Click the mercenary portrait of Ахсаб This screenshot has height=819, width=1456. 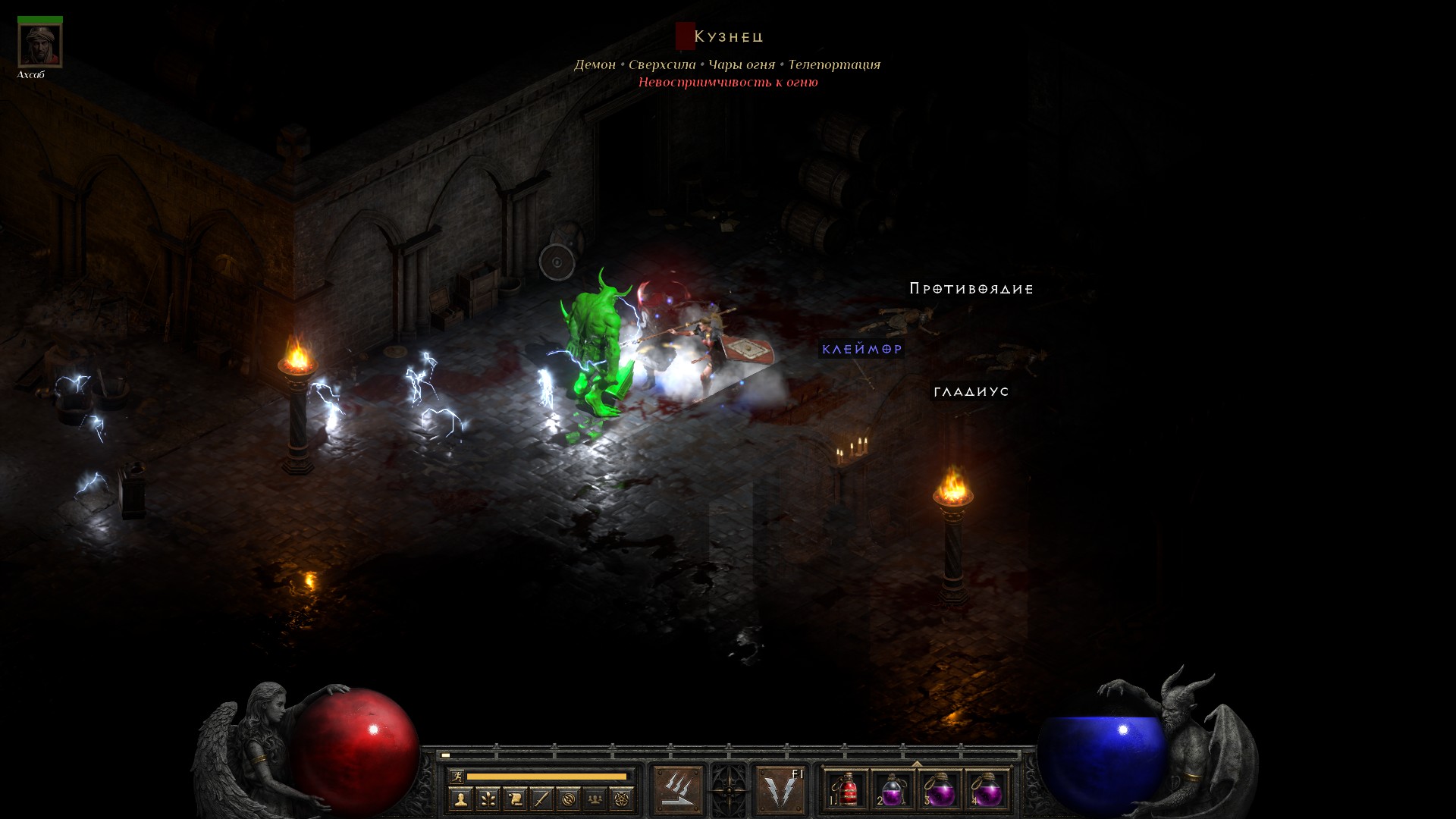pos(39,45)
